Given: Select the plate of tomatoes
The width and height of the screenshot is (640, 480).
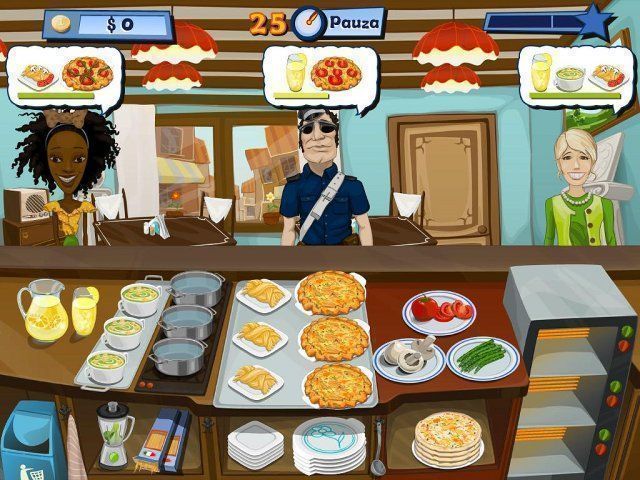Looking at the screenshot, I should click(439, 311).
